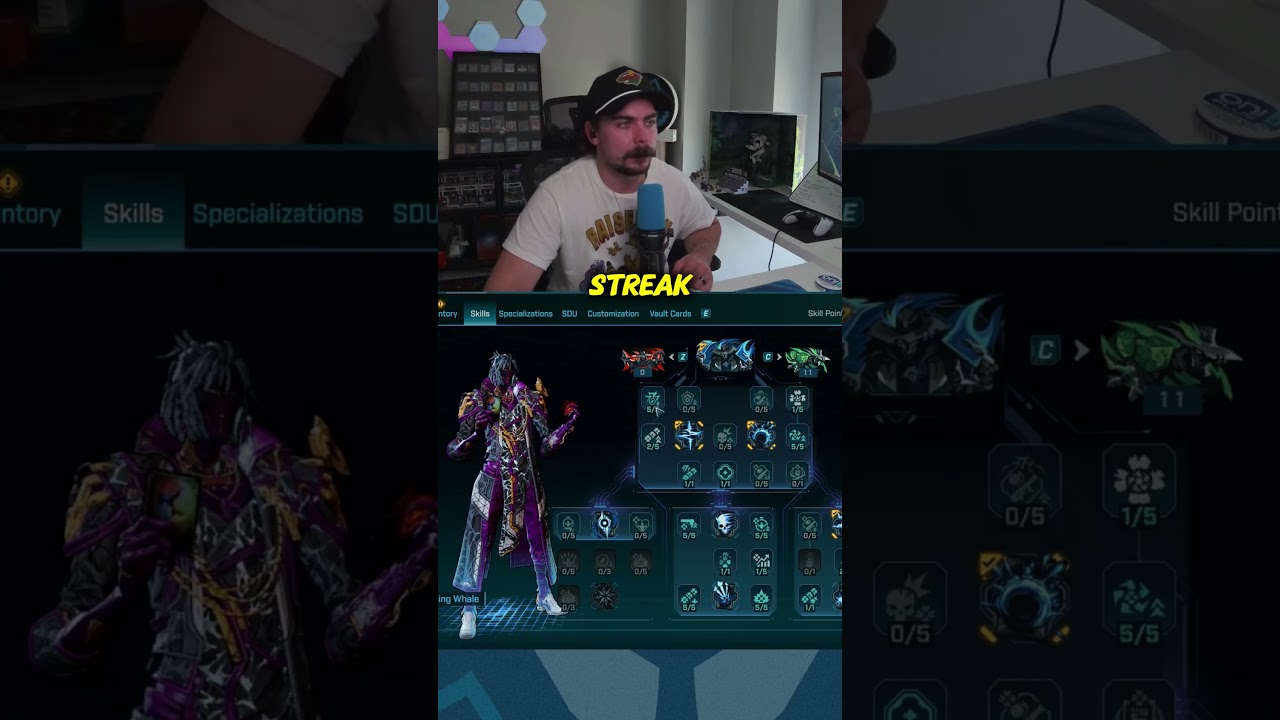Open the SDU menu
This screenshot has height=720, width=1280.
click(570, 314)
